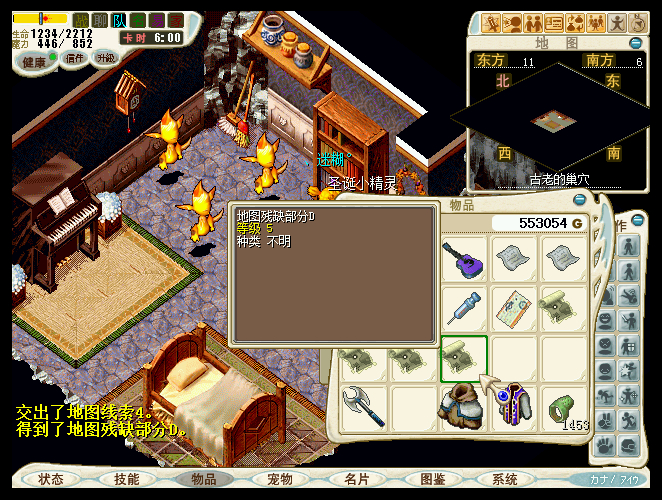Close the 地图 minimap panel
Screen dimensions: 662x500
[x=637, y=43]
